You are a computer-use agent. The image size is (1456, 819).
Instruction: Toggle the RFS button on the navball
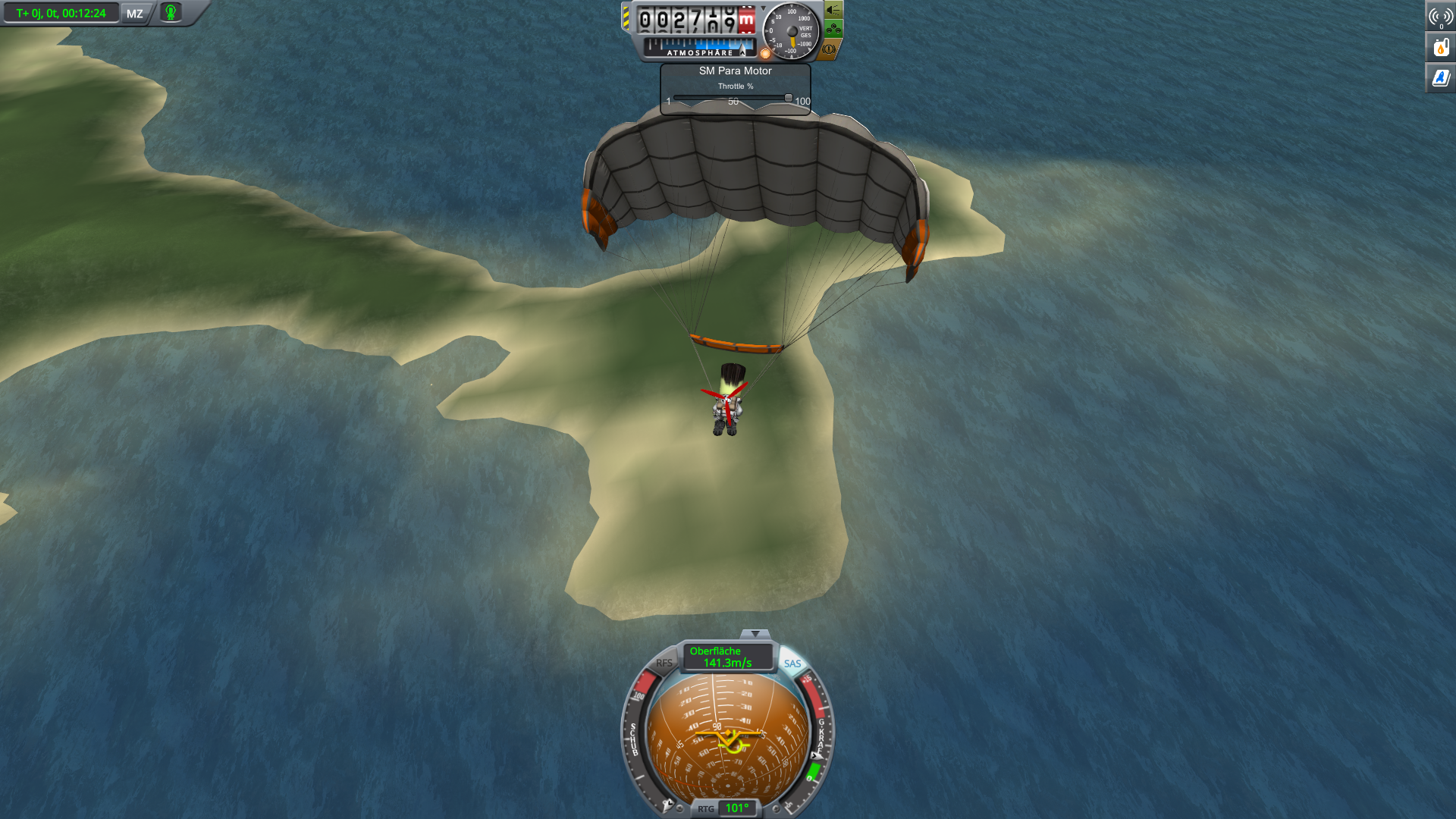point(664,664)
